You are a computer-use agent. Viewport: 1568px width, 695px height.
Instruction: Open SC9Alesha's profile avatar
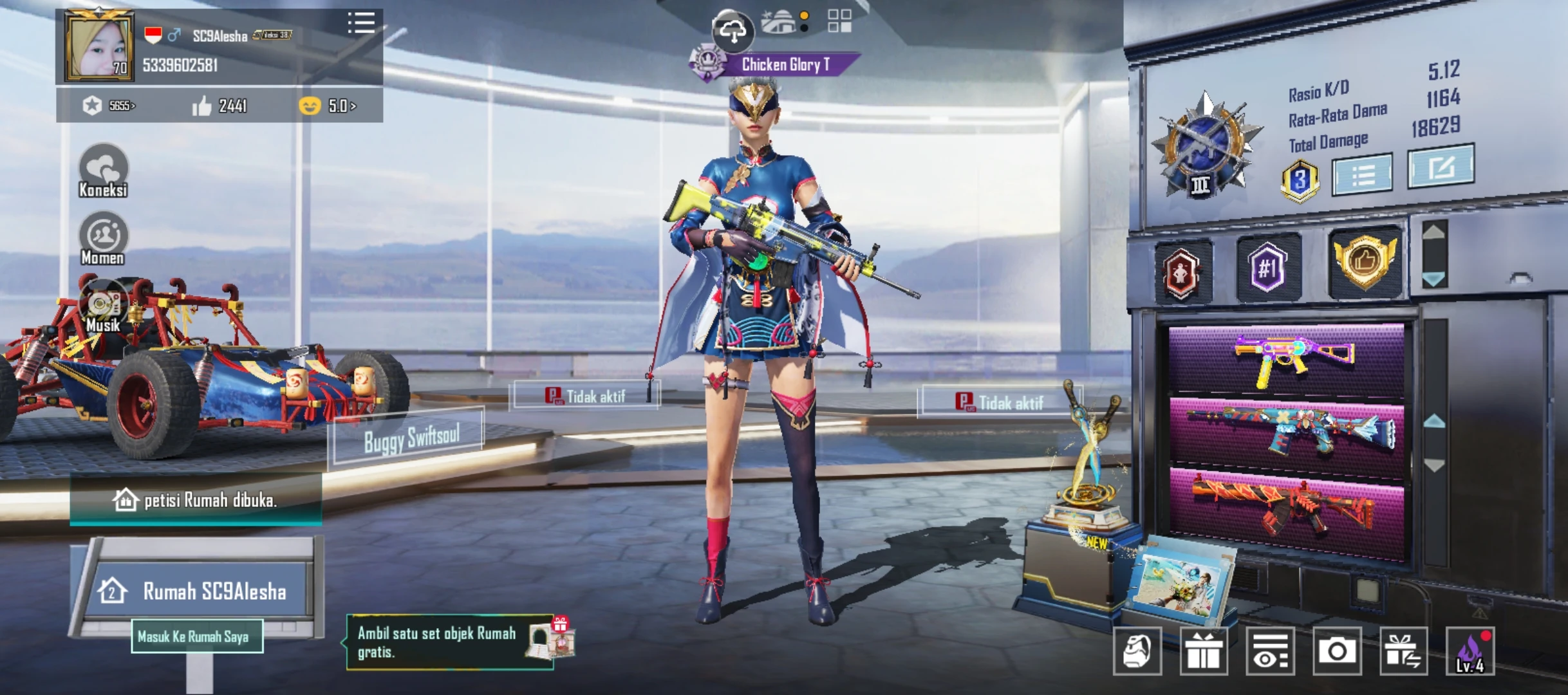(x=100, y=46)
